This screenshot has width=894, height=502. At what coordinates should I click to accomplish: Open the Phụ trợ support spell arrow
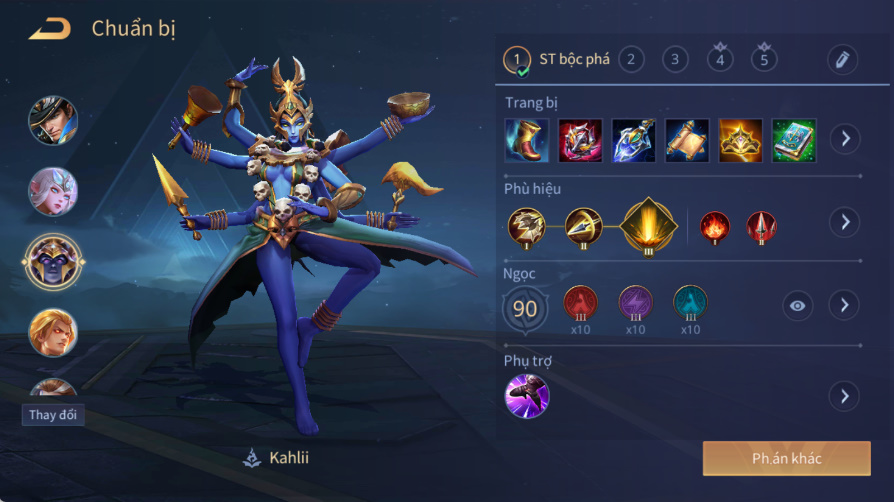tap(844, 397)
